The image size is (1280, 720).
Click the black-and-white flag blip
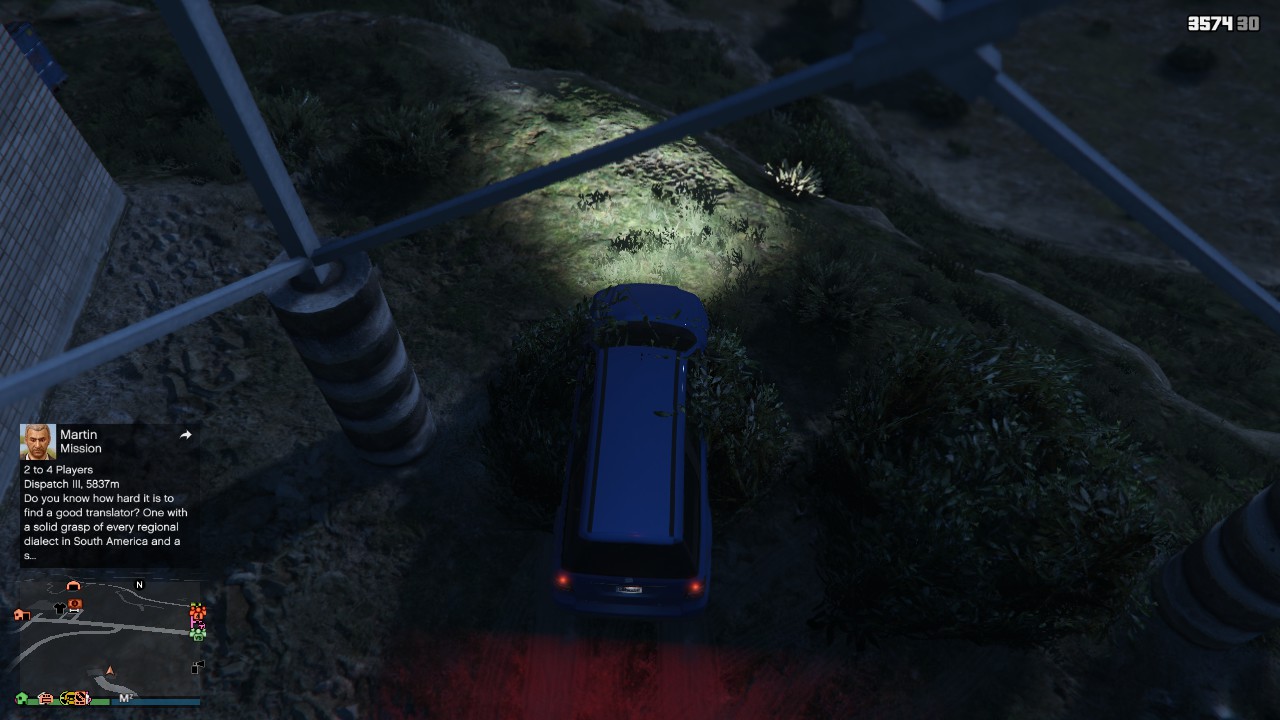point(197,667)
